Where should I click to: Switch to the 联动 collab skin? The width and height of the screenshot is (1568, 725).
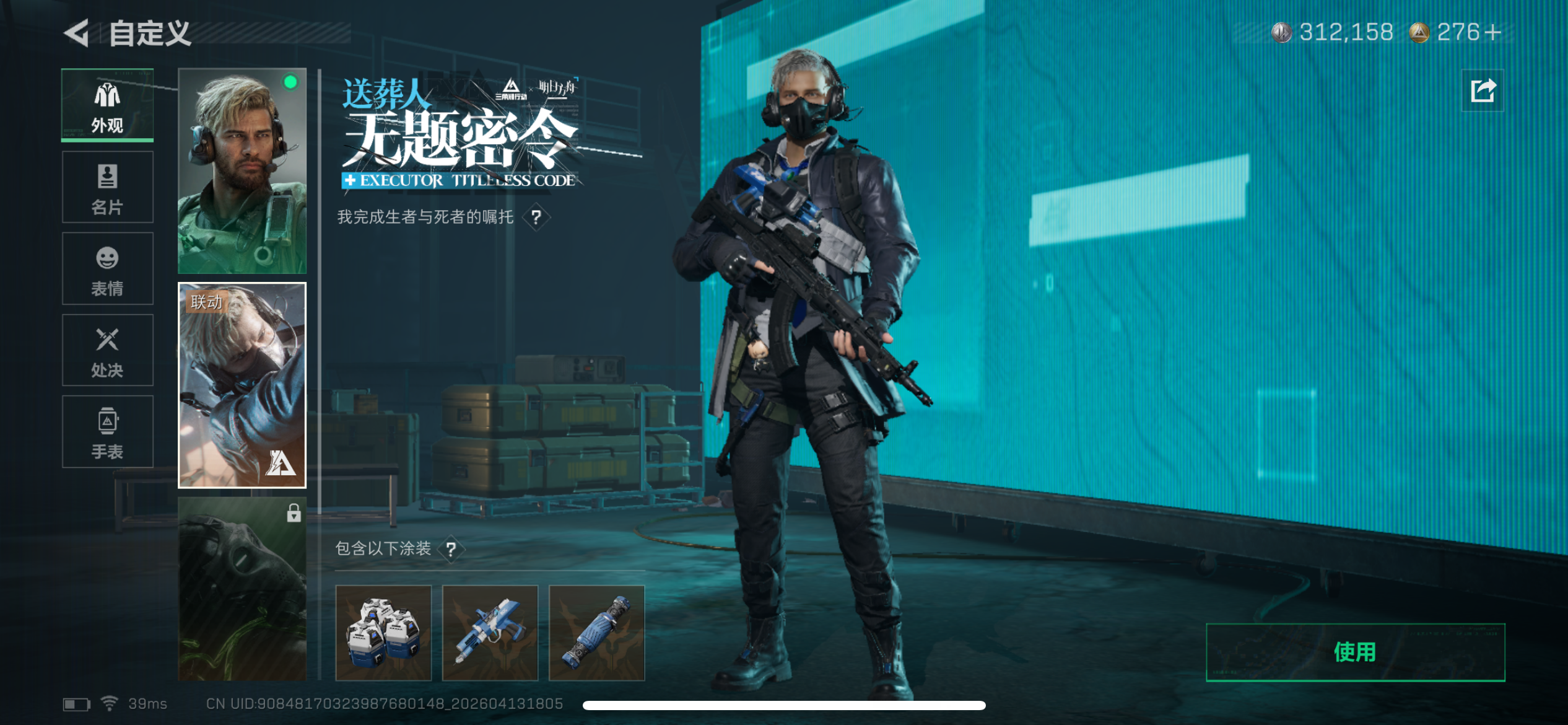(x=242, y=384)
